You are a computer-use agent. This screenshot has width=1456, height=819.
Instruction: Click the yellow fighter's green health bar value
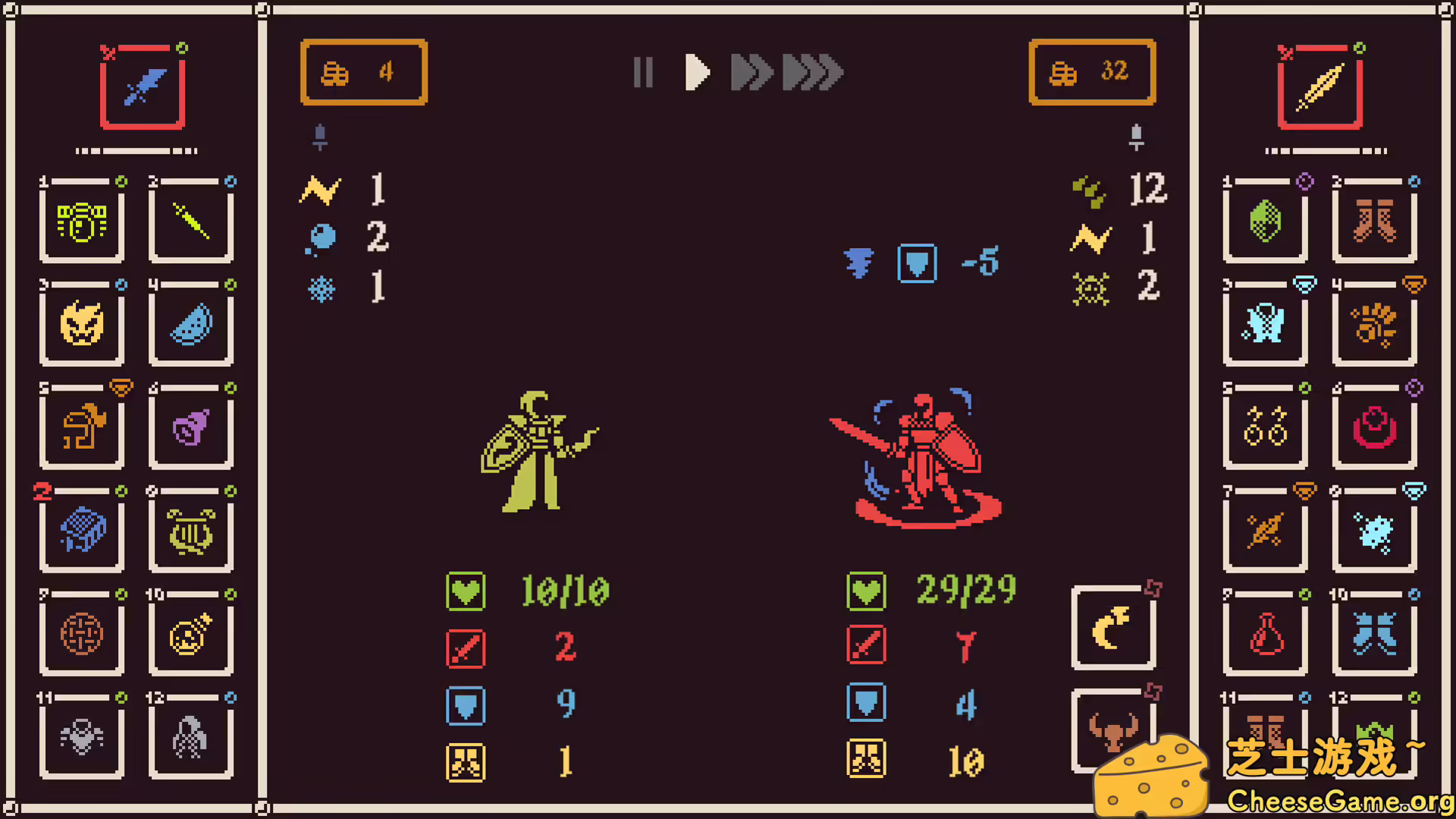[x=565, y=591]
